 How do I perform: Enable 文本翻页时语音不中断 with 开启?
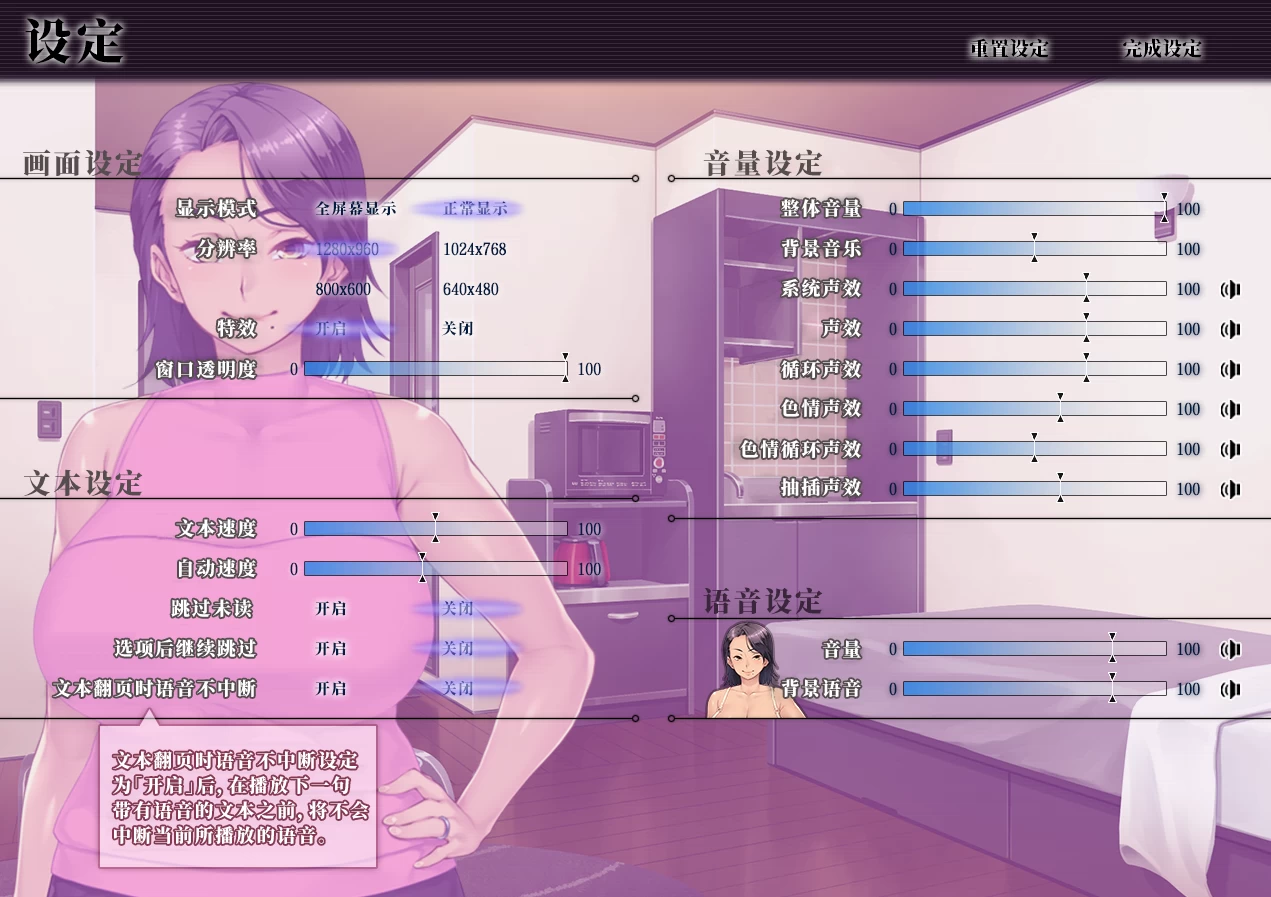point(331,689)
